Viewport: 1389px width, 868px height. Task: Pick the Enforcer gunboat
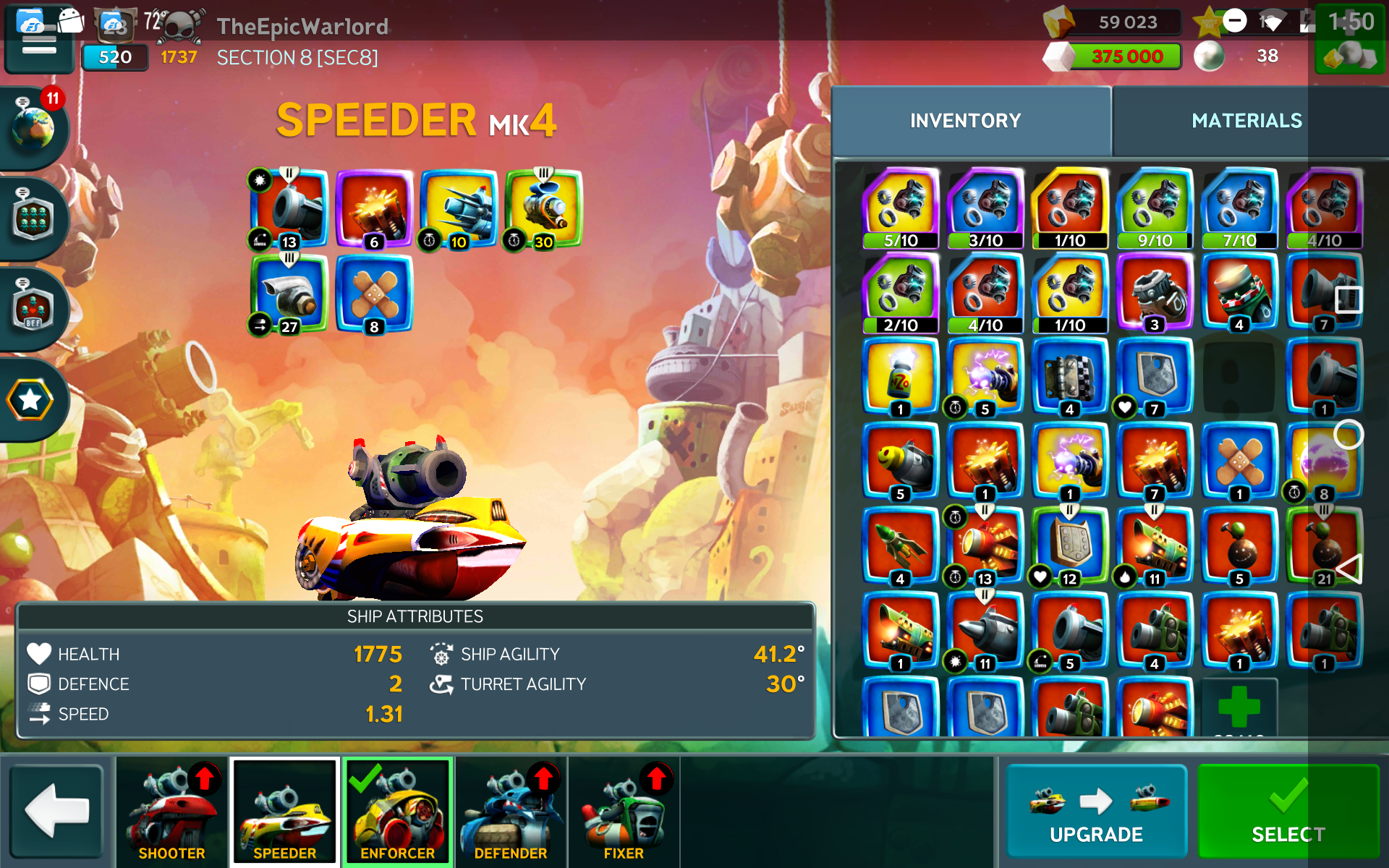coord(397,812)
